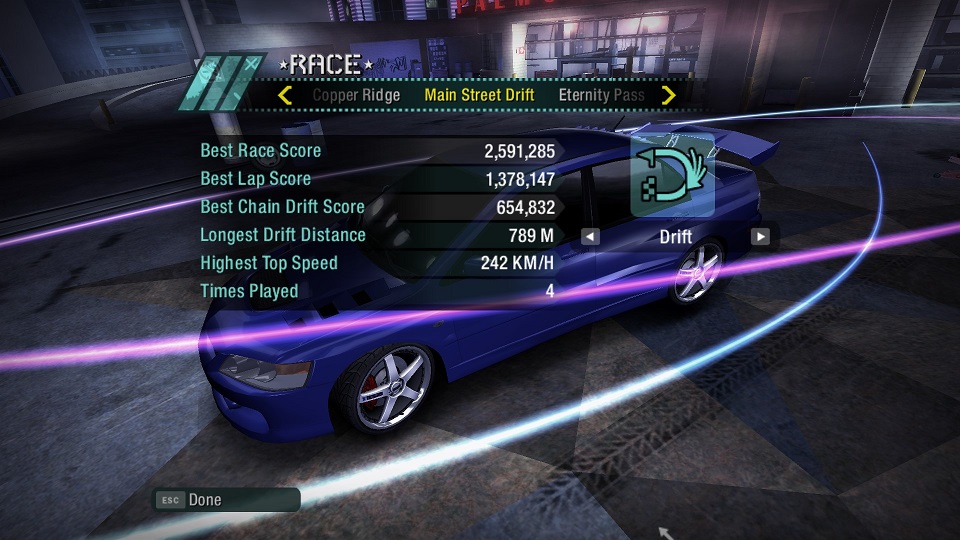Click the yellow right arrow for next track
The height and width of the screenshot is (540, 960).
coord(669,96)
